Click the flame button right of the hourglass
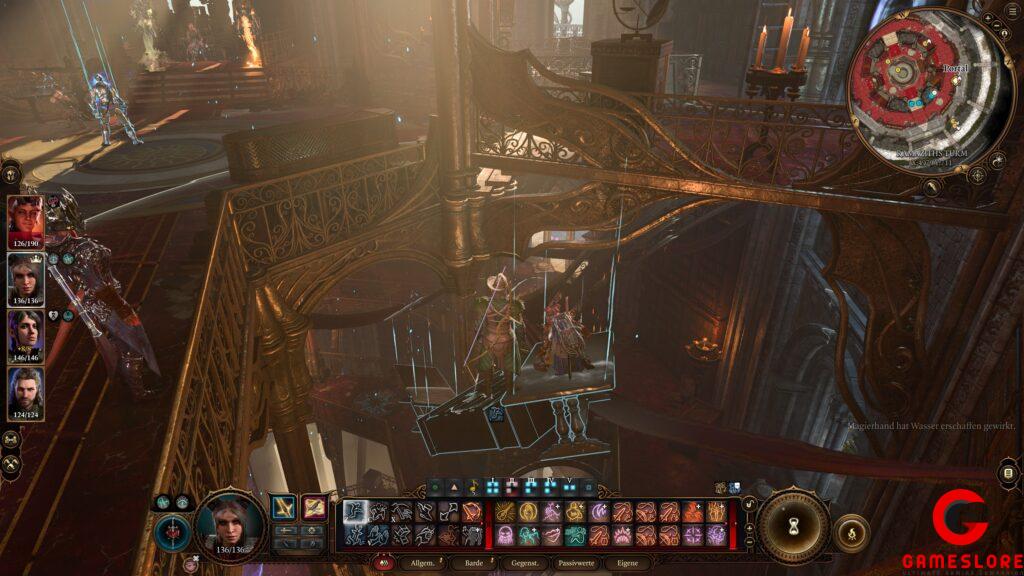The width and height of the screenshot is (1024, 576). [x=851, y=532]
